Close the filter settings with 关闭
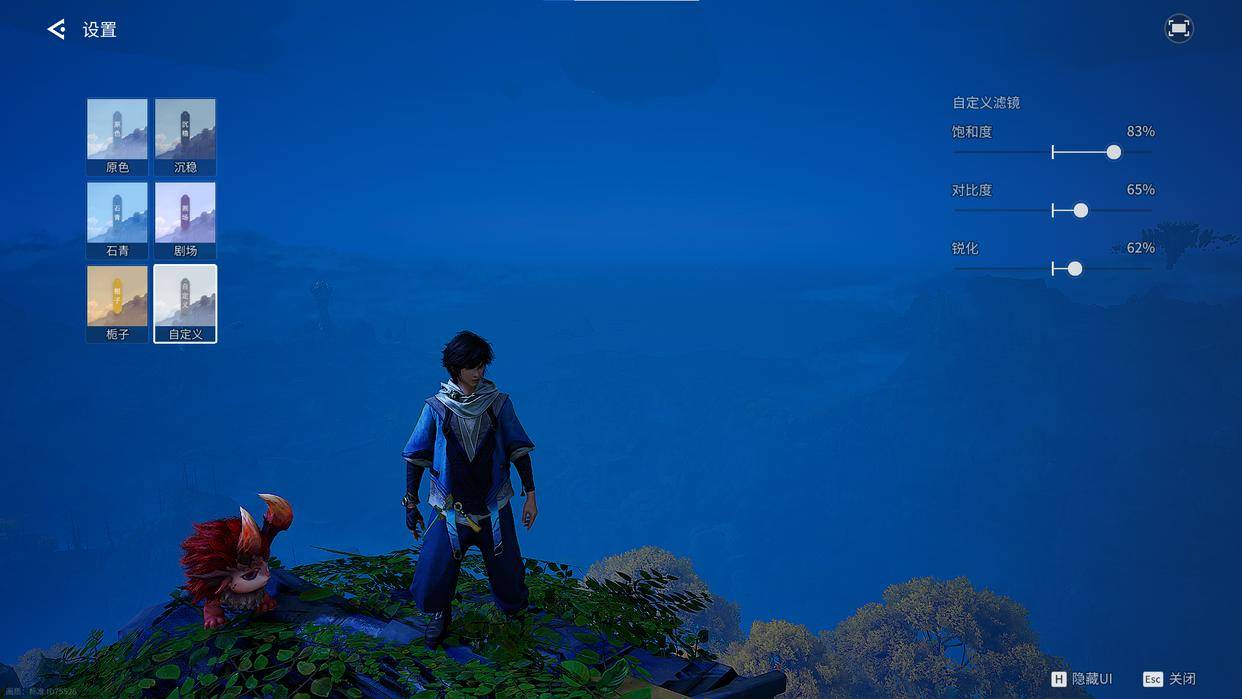1242x699 pixels. click(1170, 679)
